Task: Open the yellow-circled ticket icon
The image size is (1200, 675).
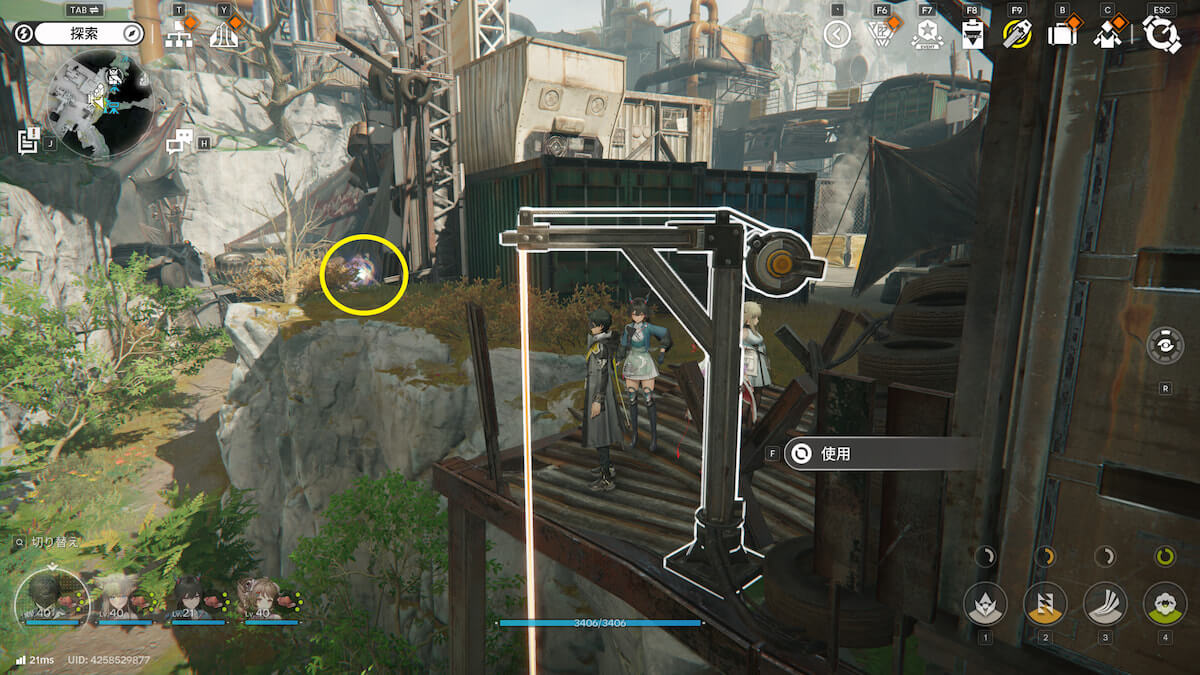Action: click(1017, 35)
